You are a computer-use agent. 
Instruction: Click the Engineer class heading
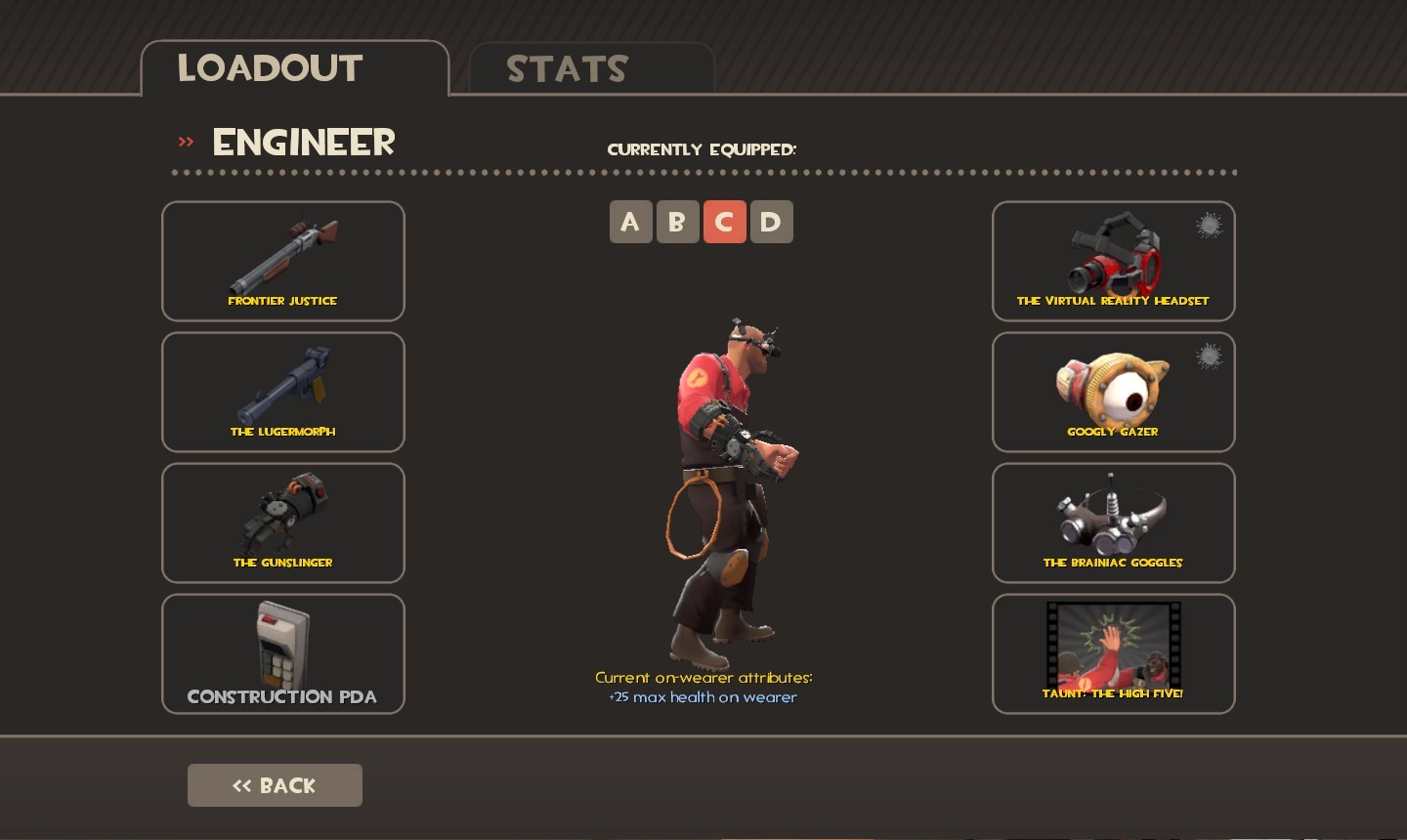303,142
